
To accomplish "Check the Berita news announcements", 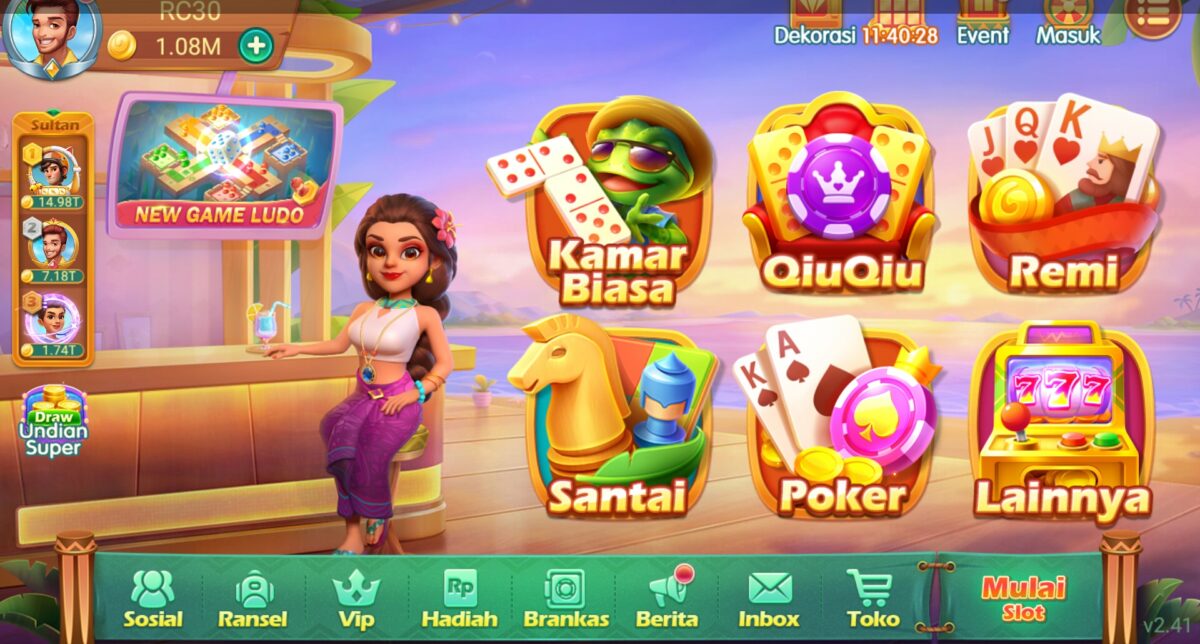I will click(667, 599).
